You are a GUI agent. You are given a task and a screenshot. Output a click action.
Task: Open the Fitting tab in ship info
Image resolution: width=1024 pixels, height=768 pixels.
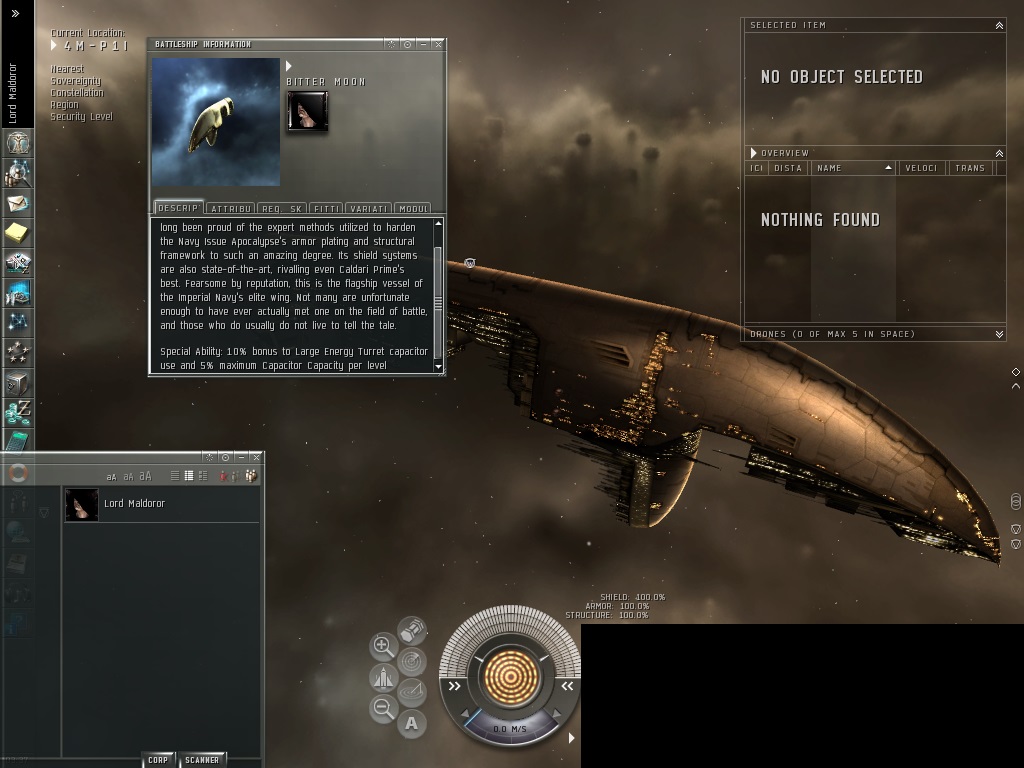[326, 208]
